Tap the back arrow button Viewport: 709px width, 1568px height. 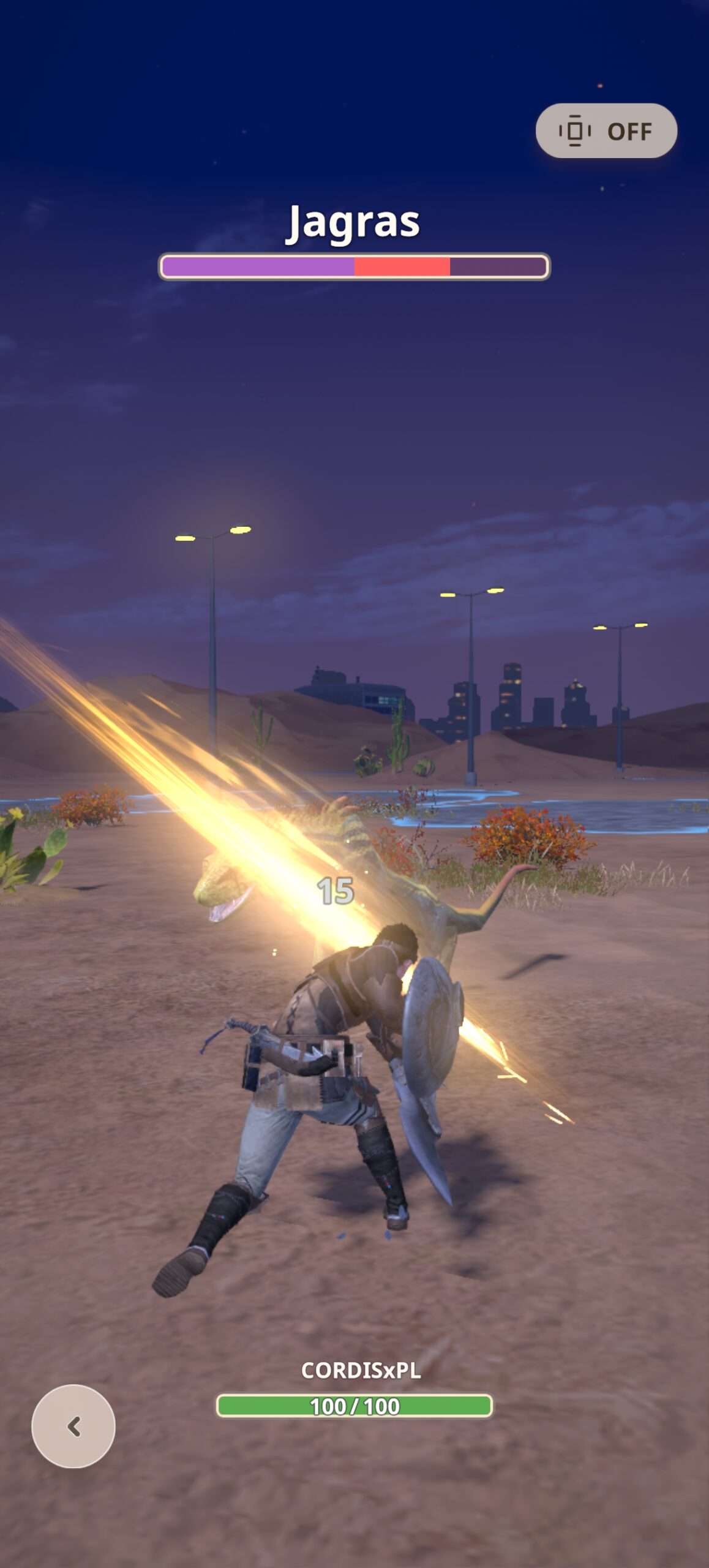tap(73, 1427)
